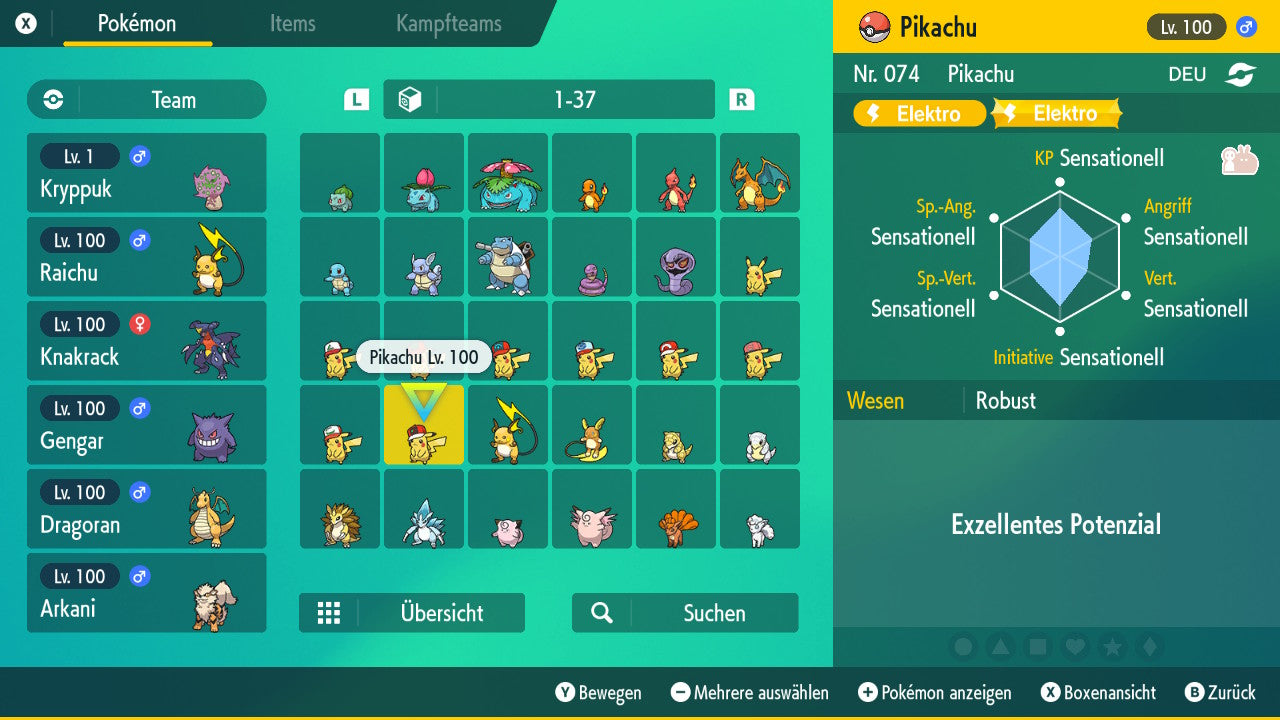Click the R button to go to next box

tap(740, 99)
